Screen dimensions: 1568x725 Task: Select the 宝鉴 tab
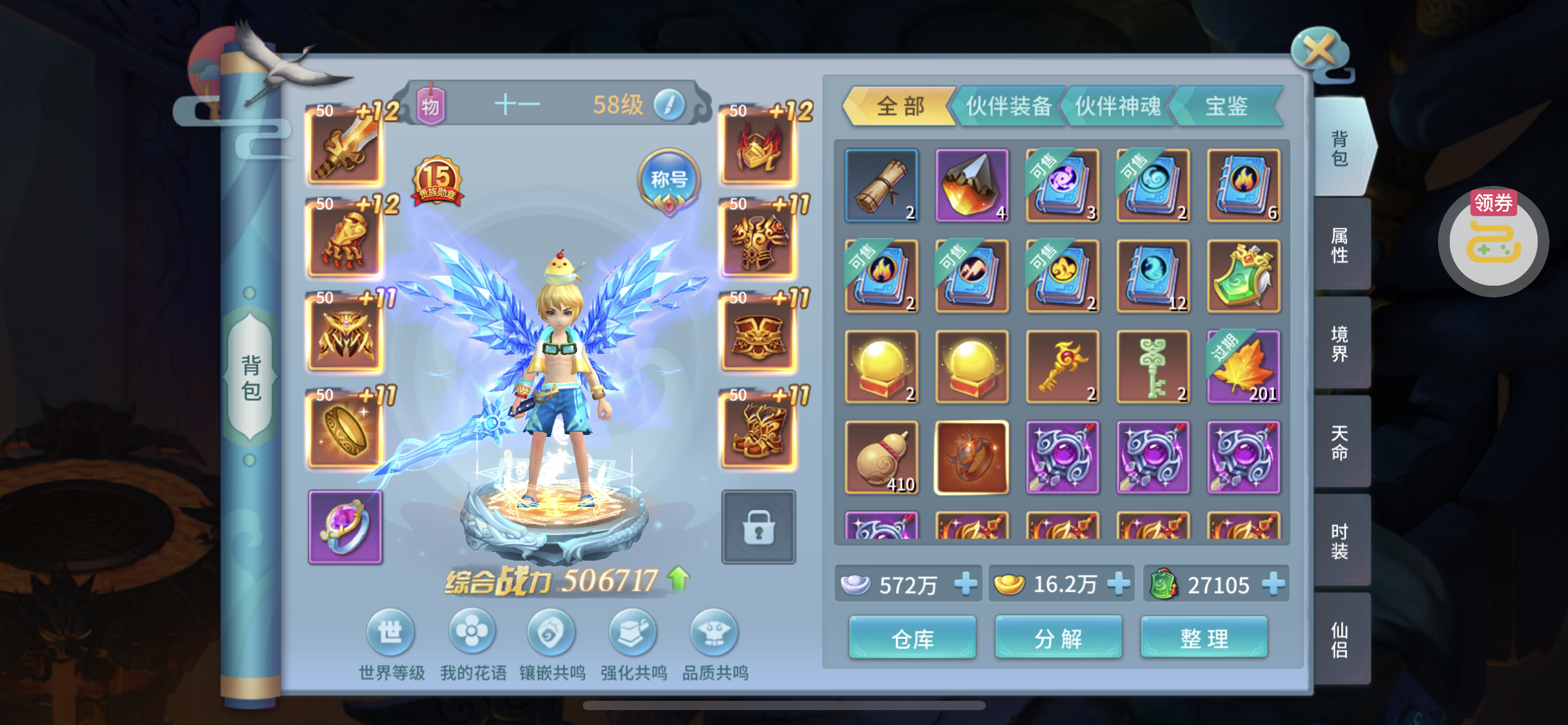coord(1226,107)
